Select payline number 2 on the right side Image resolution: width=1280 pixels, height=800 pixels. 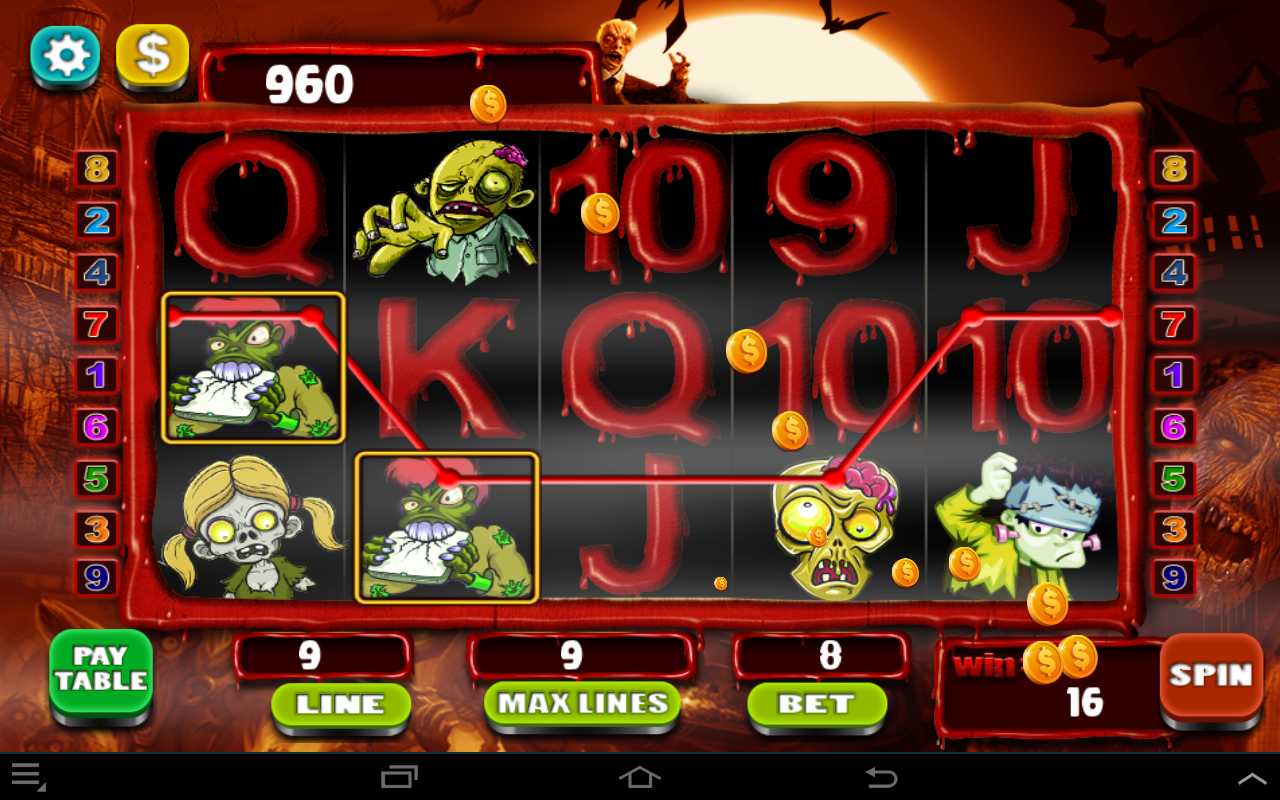[x=1173, y=219]
